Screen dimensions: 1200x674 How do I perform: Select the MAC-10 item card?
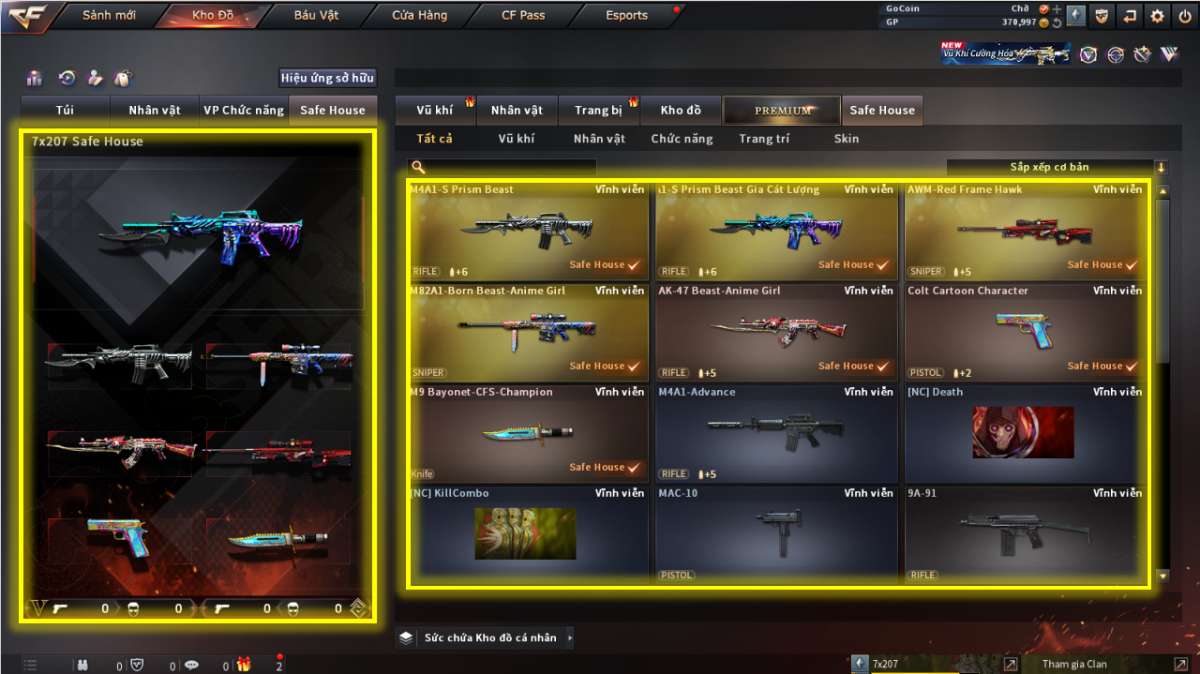(x=775, y=534)
